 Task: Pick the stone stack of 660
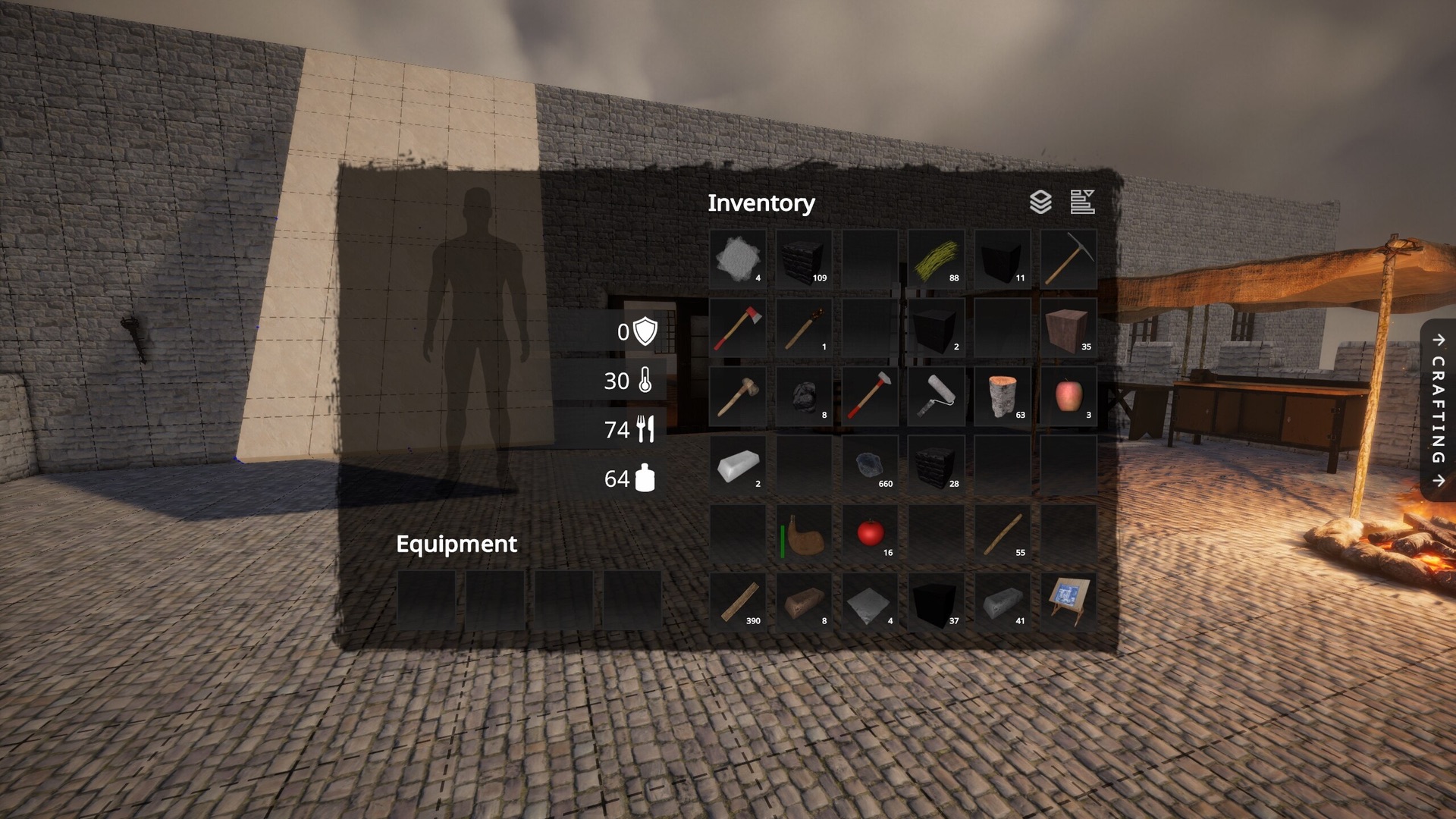pos(870,464)
